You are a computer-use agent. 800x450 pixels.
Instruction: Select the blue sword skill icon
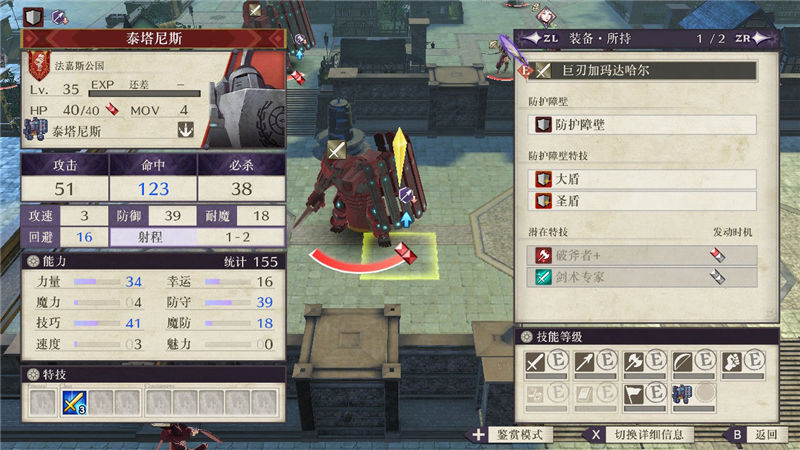(73, 402)
